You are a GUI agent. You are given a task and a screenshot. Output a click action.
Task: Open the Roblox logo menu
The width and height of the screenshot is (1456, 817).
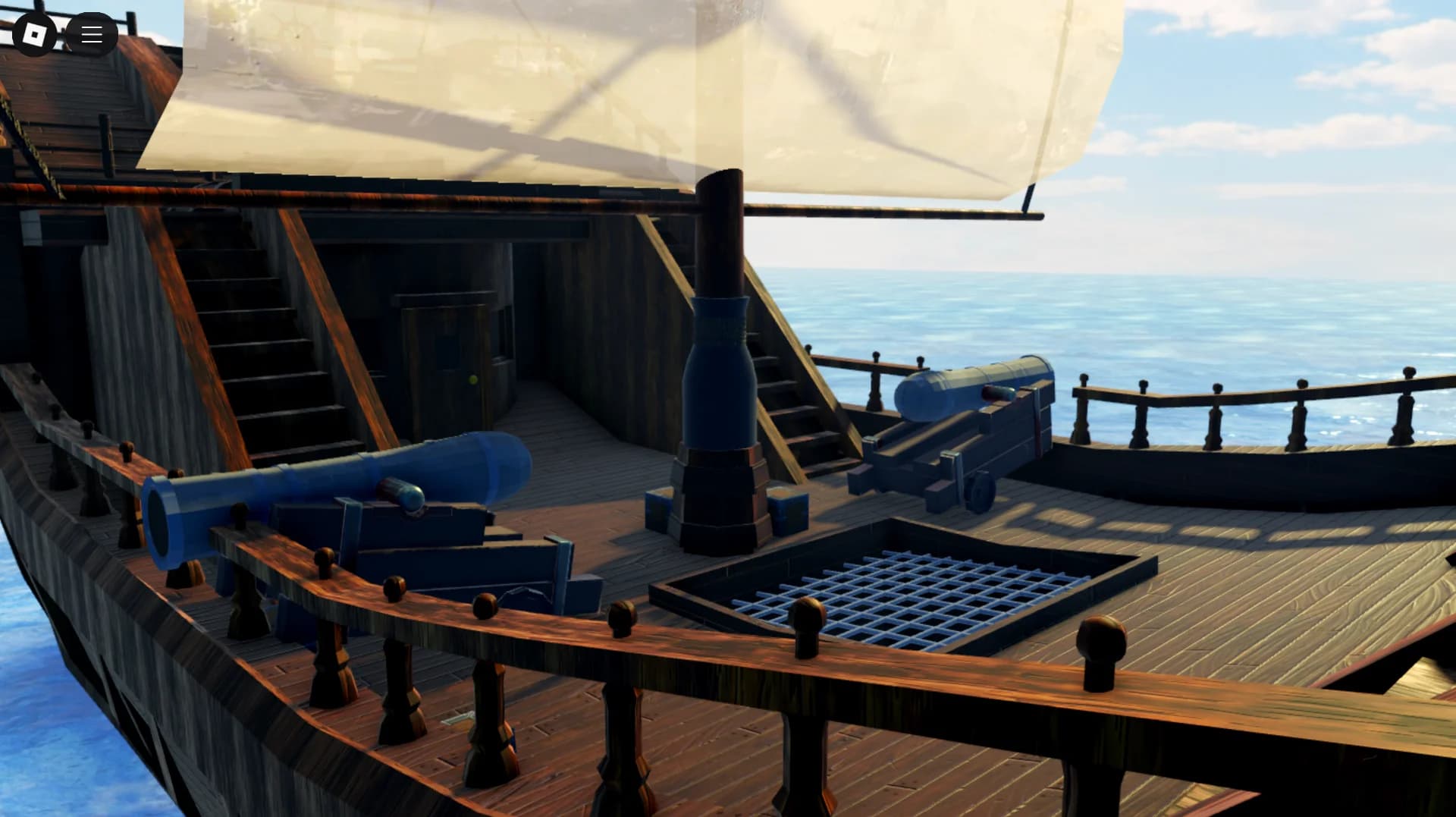pos(34,34)
